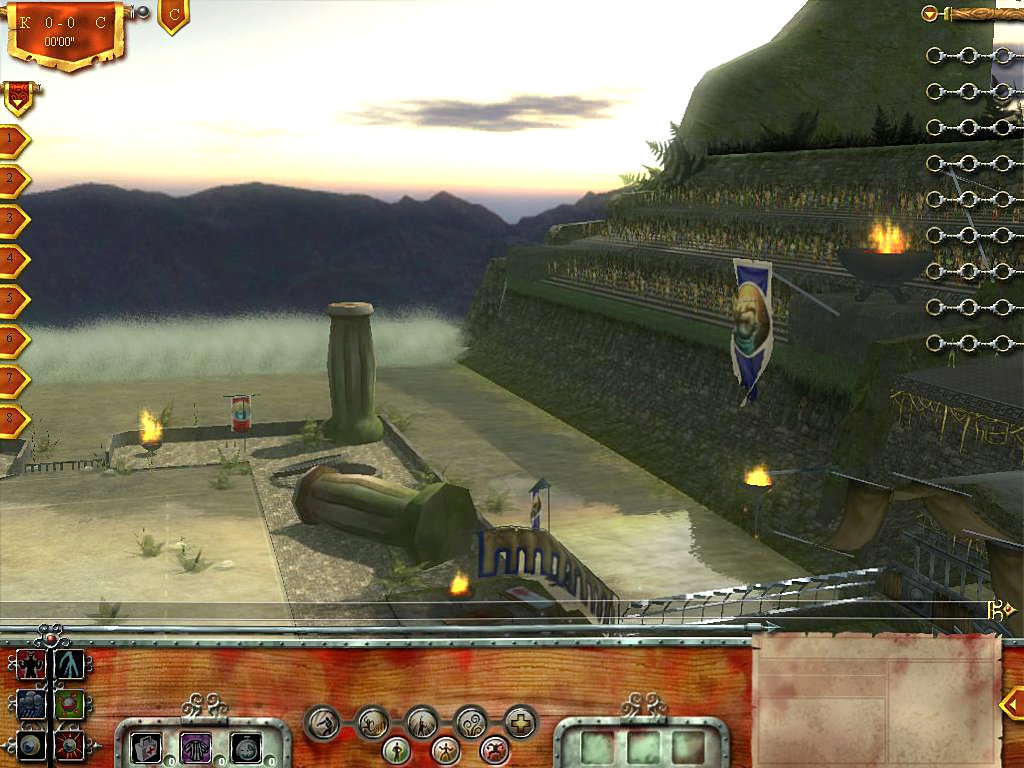The width and height of the screenshot is (1024, 768).
Task: Use the first aid kit item slot
Action: [x=145, y=748]
